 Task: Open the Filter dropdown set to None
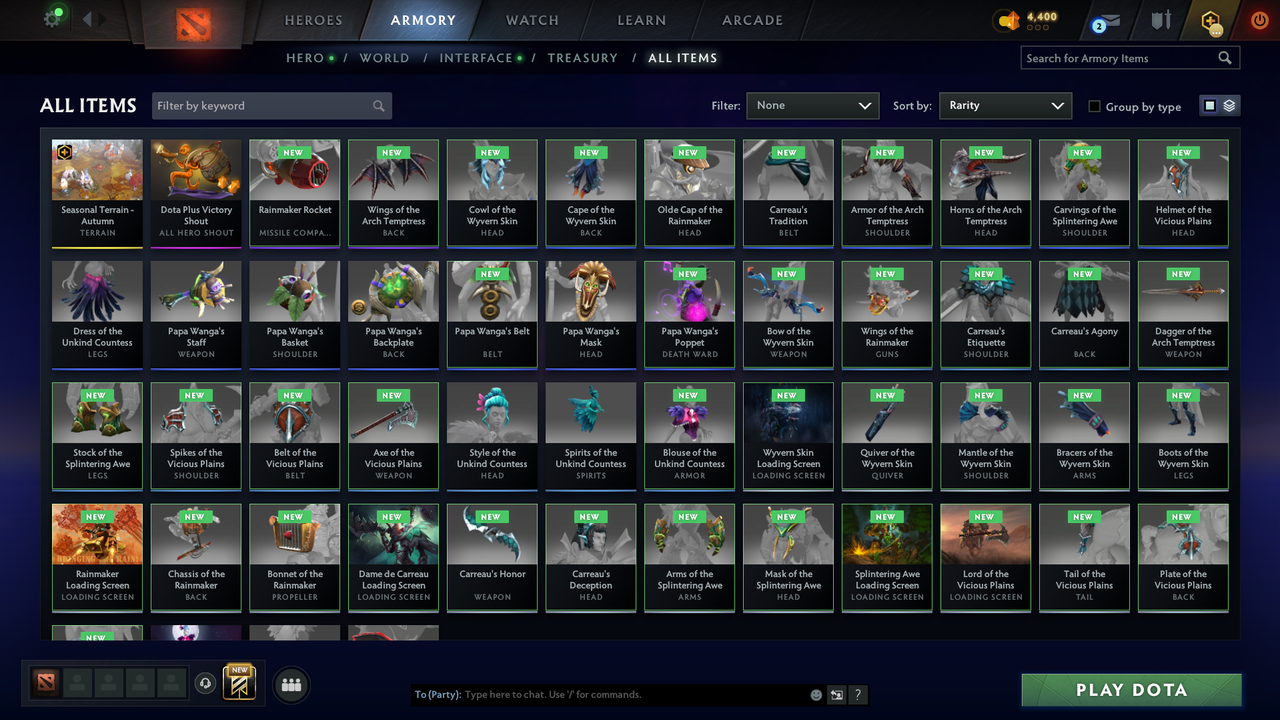tap(812, 105)
